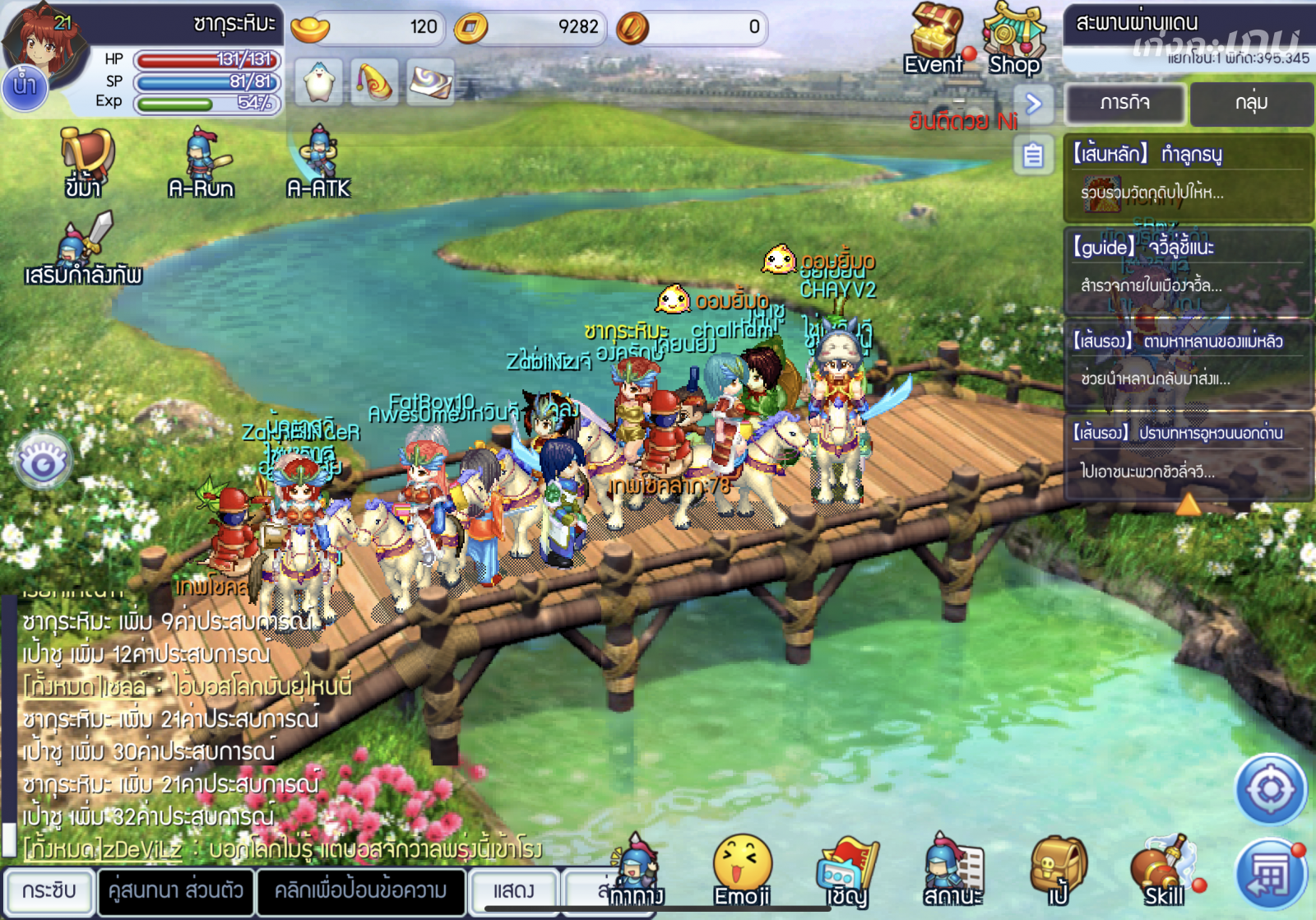Click the chat message input field
This screenshot has height=920, width=1316.
[x=361, y=890]
